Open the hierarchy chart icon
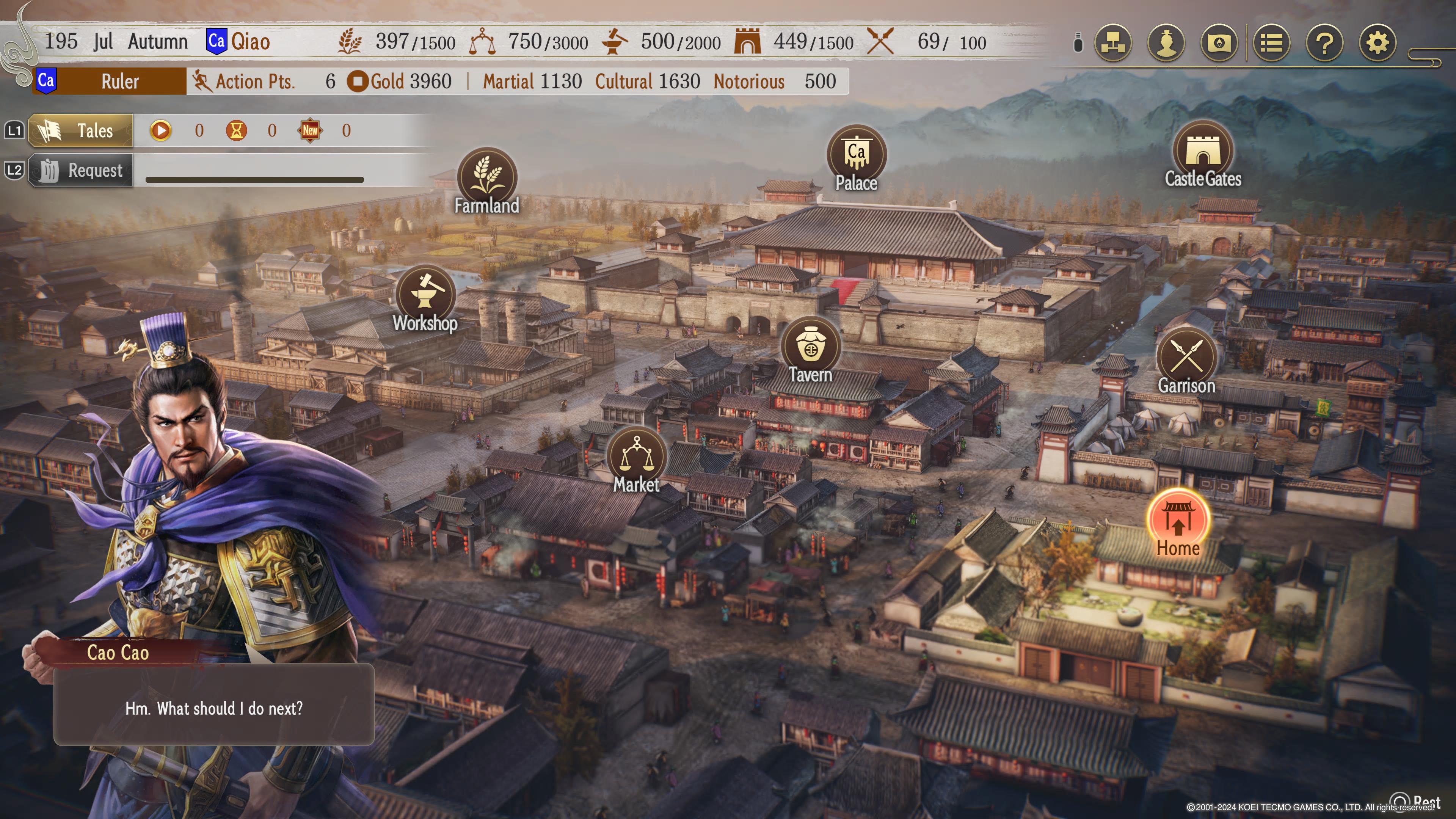 (x=1112, y=42)
